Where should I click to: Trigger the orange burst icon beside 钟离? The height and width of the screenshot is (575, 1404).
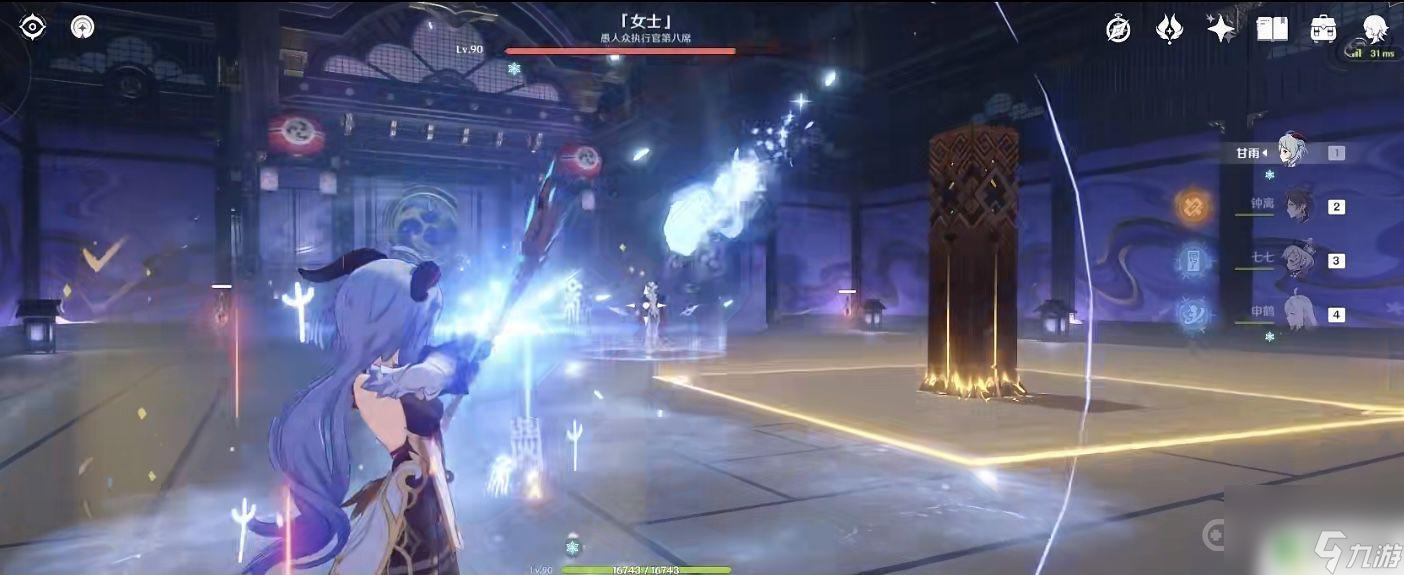pyautogui.click(x=1193, y=207)
